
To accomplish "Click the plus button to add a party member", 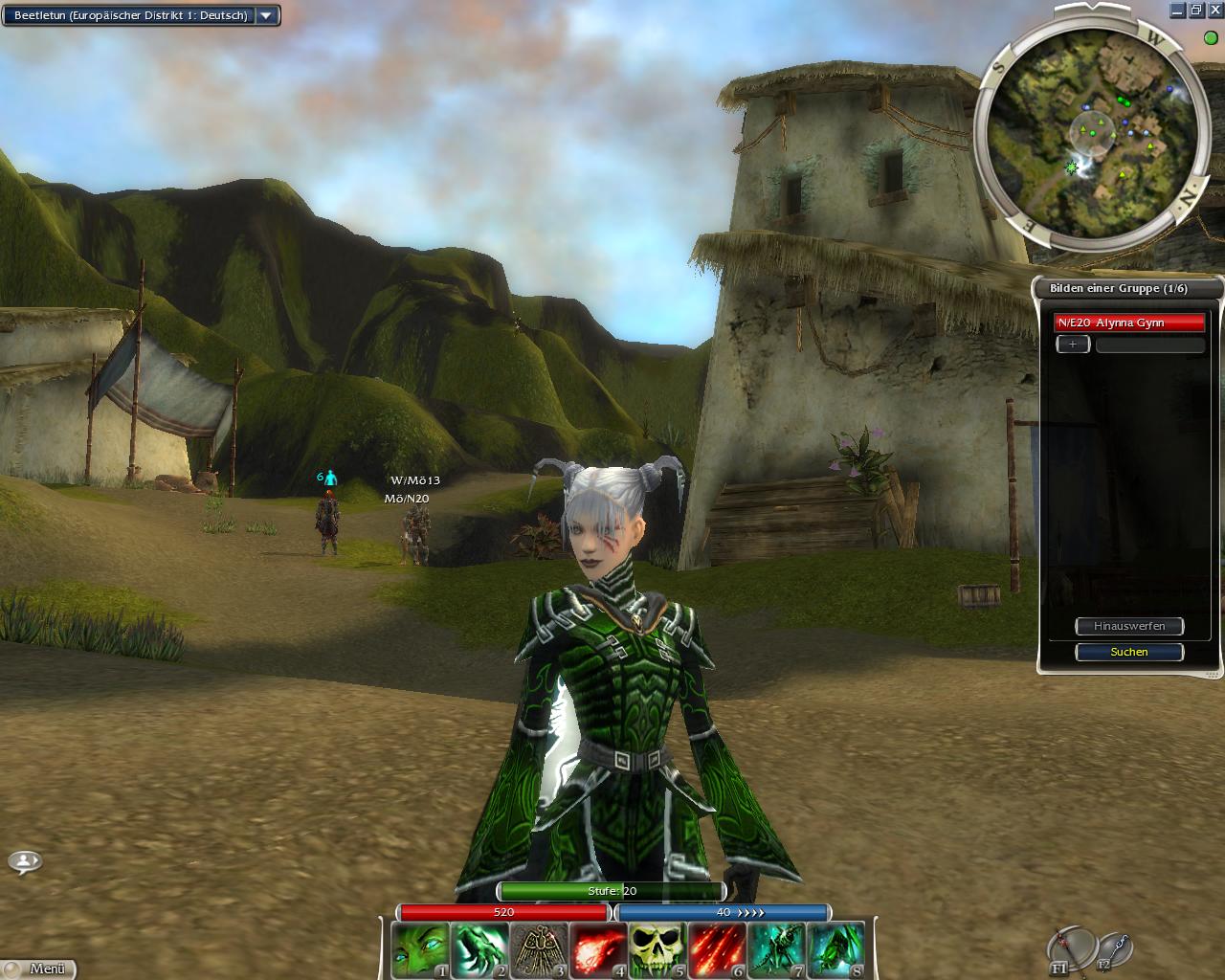I will click(x=1073, y=345).
